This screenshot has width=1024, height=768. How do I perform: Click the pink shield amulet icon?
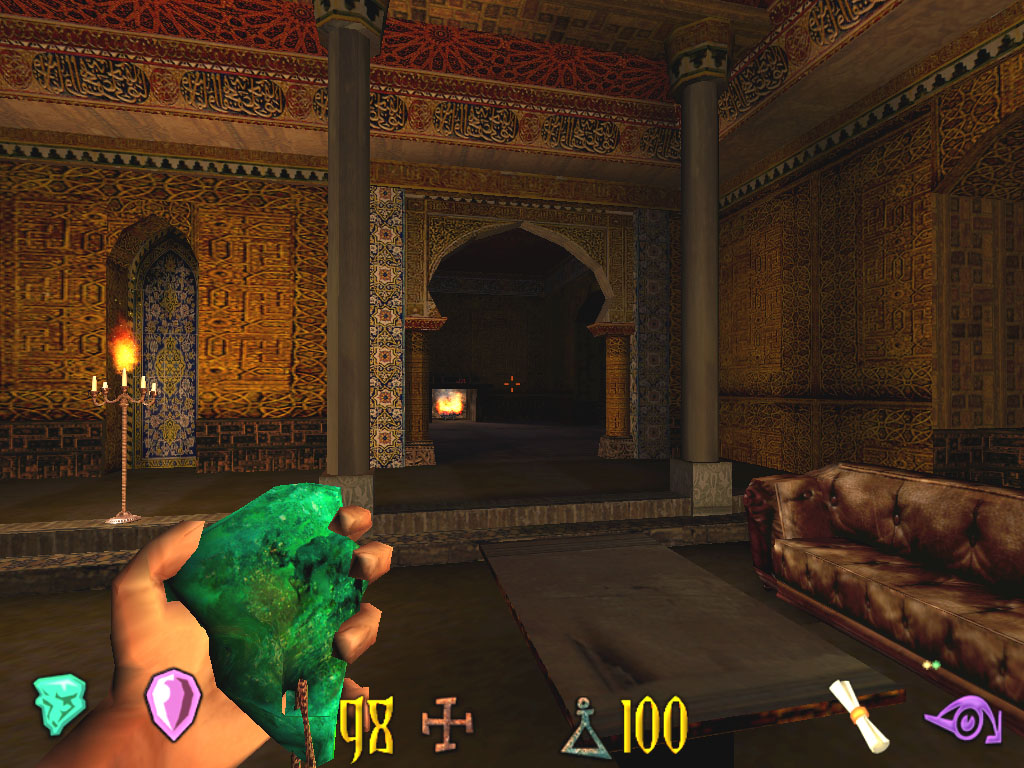[173, 704]
